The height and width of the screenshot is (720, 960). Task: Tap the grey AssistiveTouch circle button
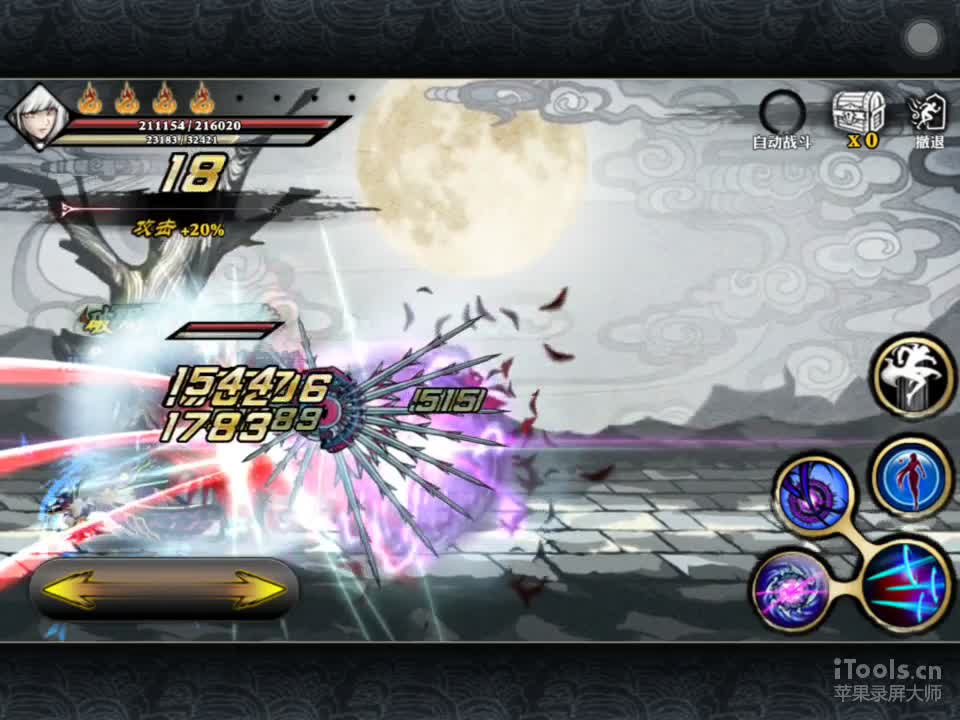[x=921, y=39]
